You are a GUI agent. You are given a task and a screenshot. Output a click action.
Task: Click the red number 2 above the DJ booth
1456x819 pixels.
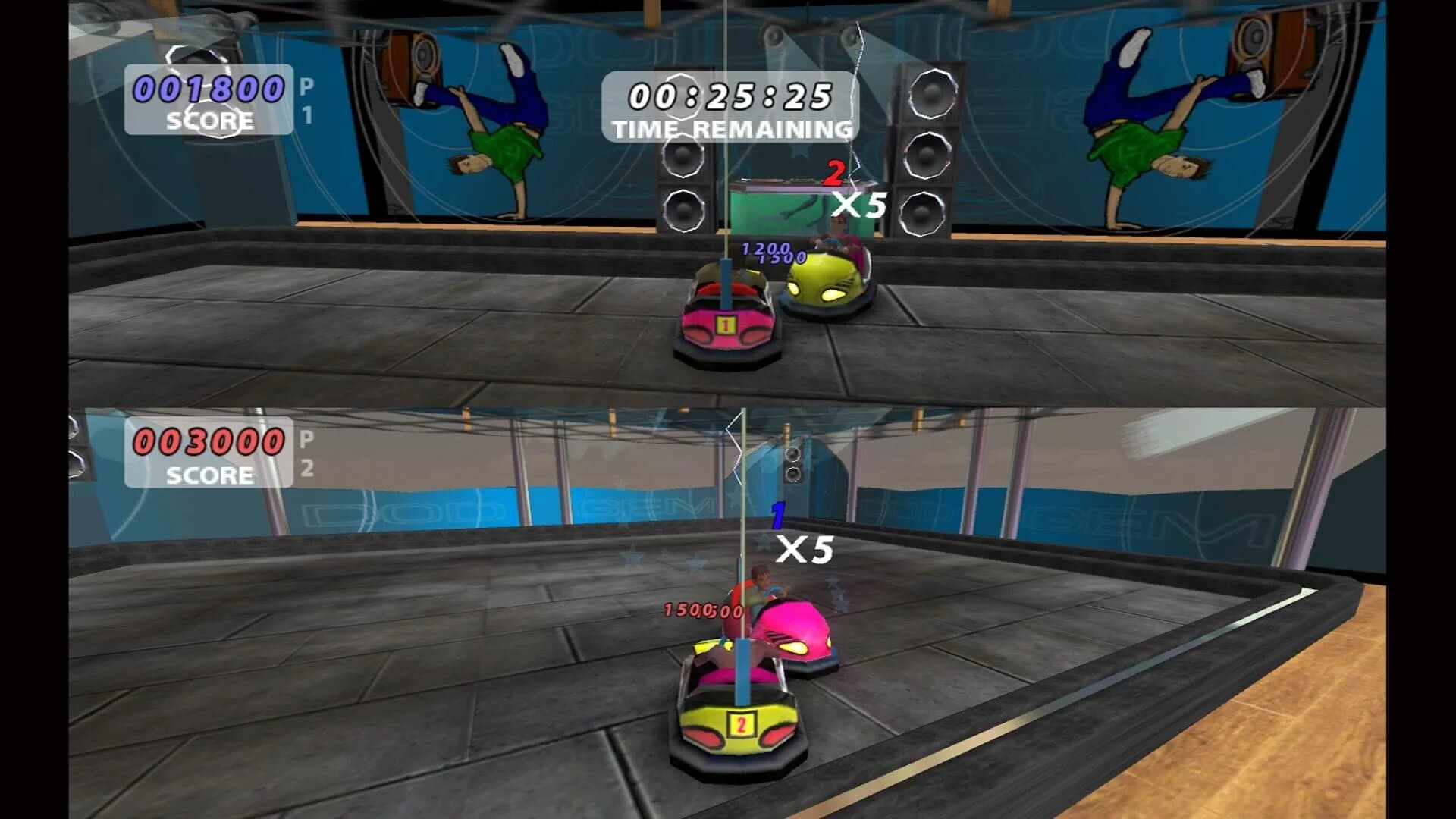pyautogui.click(x=835, y=173)
